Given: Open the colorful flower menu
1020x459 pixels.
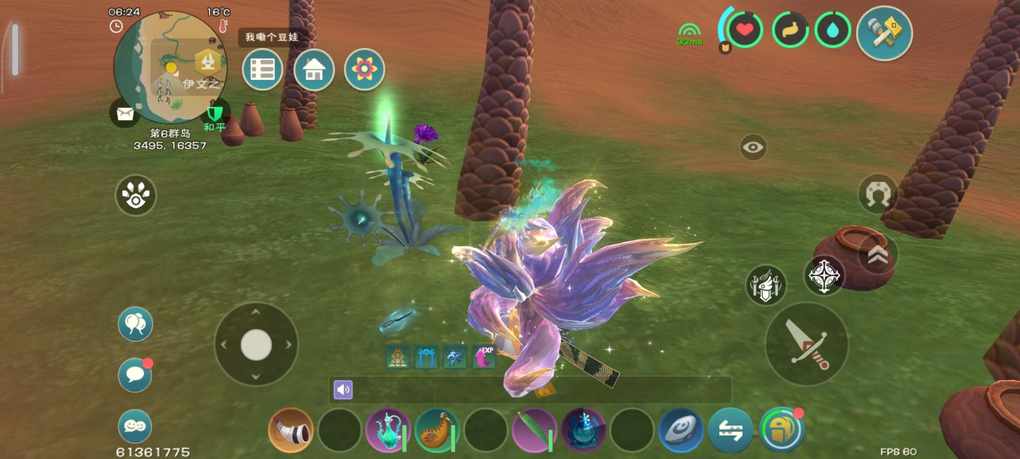Looking at the screenshot, I should (365, 70).
